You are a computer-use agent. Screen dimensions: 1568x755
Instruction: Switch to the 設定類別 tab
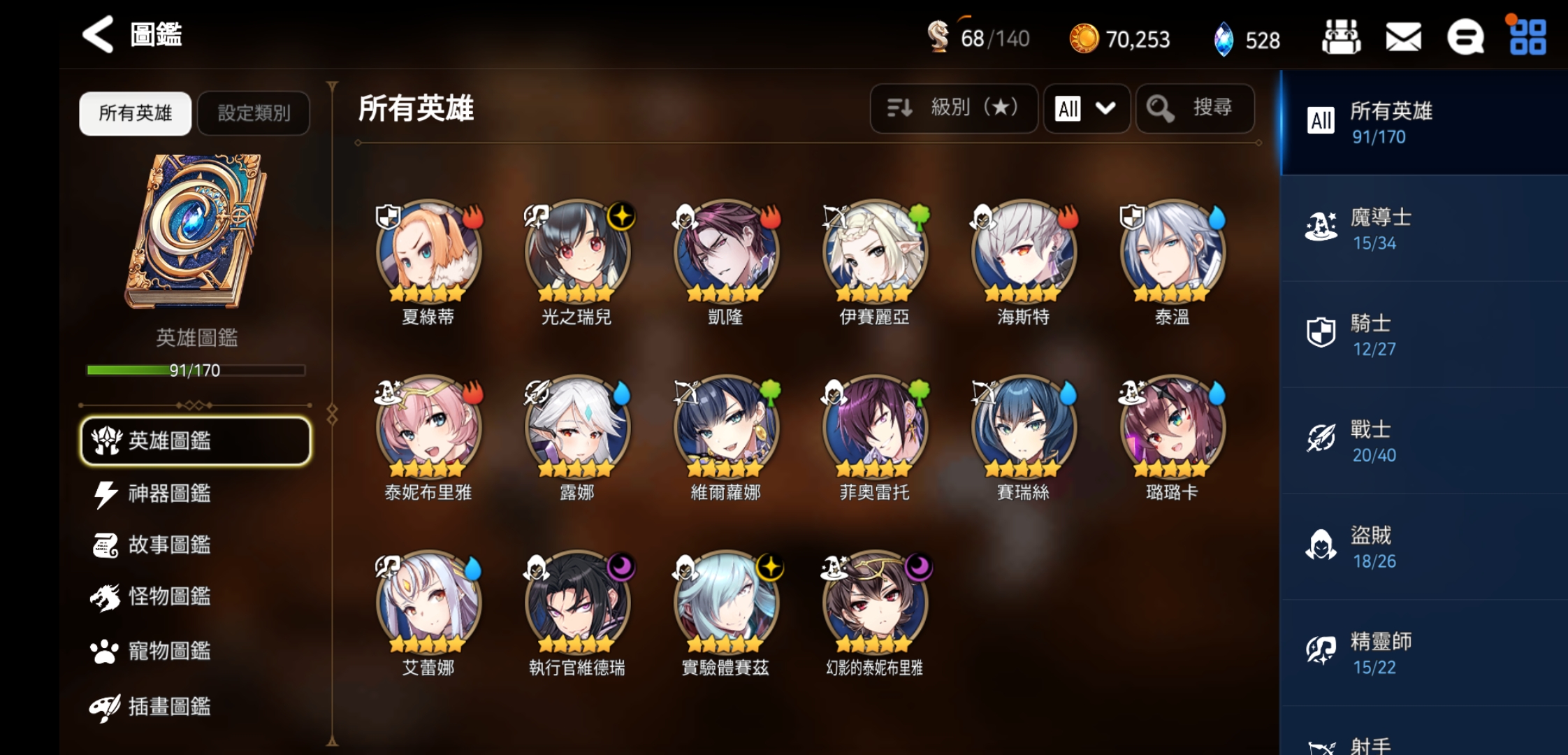(x=254, y=113)
